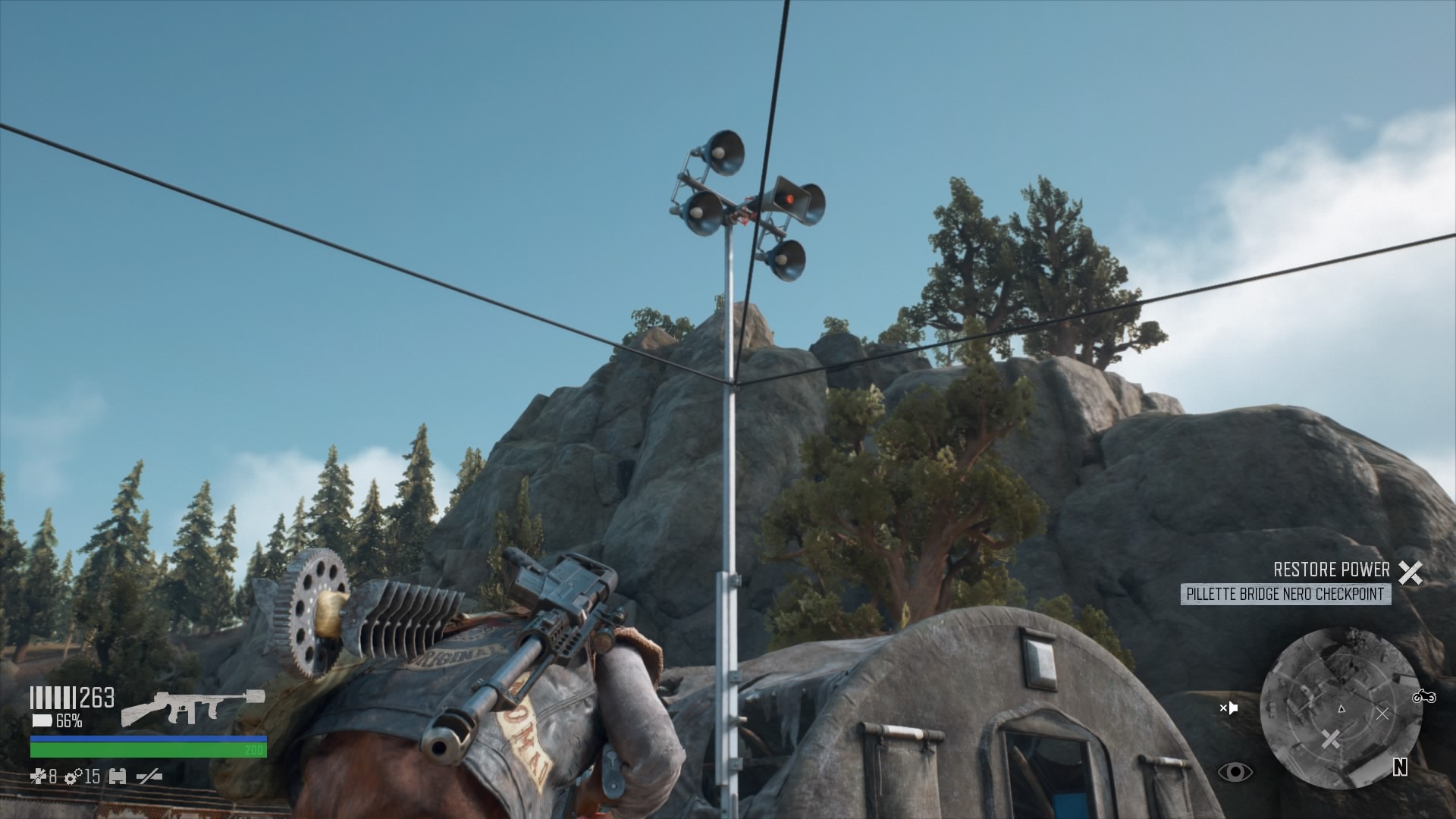The height and width of the screenshot is (819, 1456).
Task: Click the ammo count 263
Action: 96,697
